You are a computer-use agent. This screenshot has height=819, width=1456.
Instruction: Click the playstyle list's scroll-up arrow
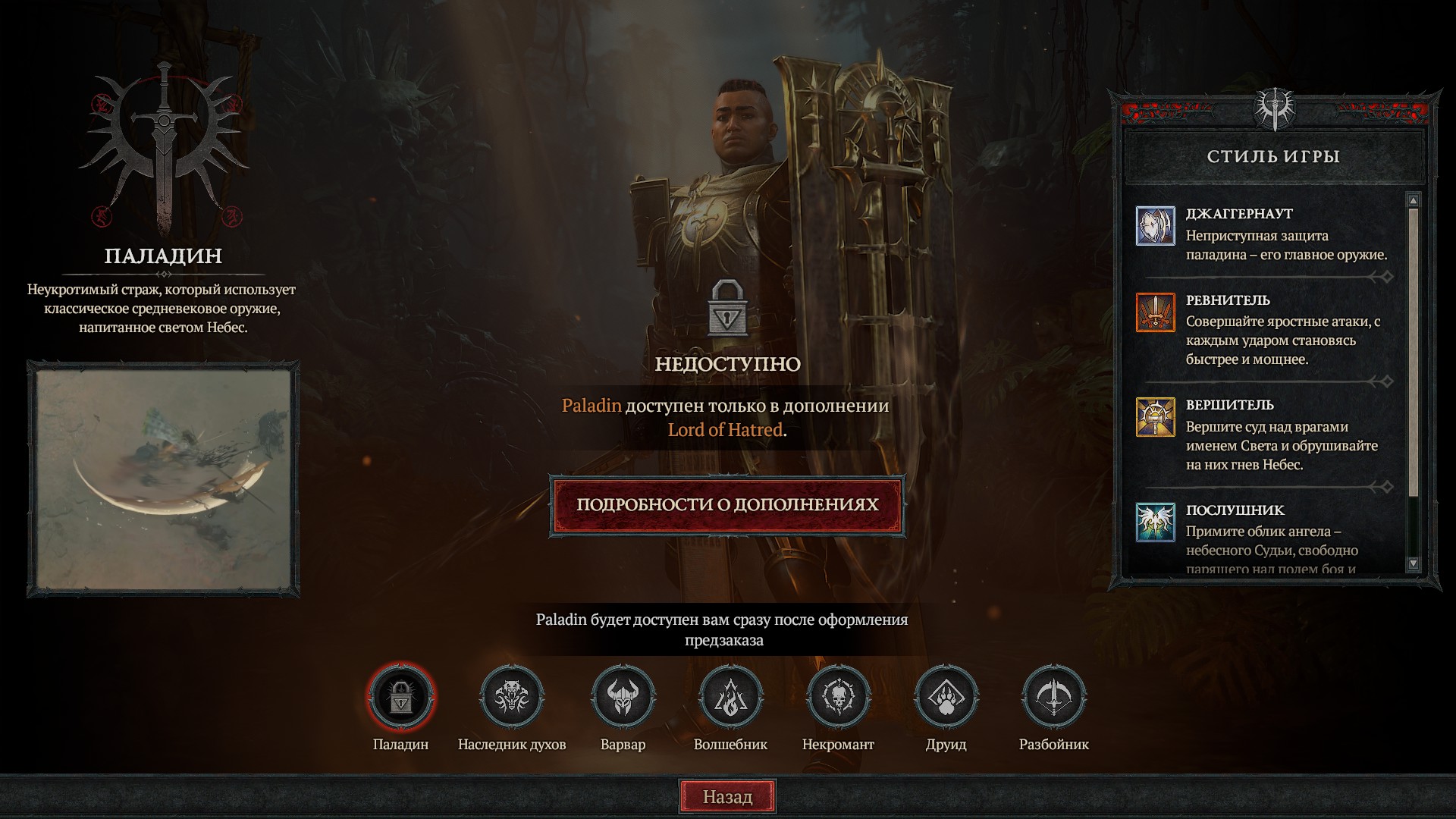[1413, 200]
